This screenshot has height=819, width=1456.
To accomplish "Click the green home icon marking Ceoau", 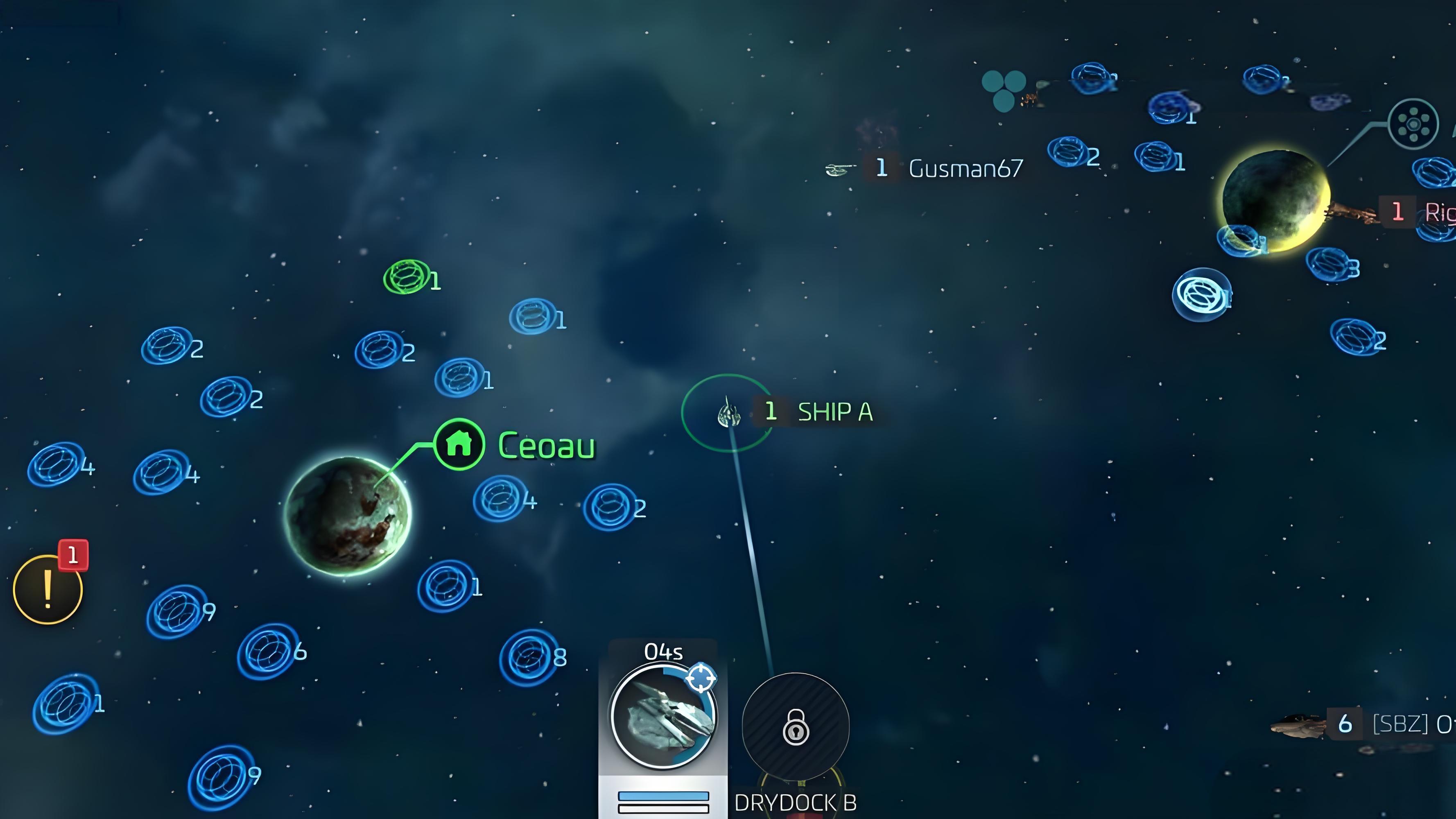I will click(x=459, y=444).
